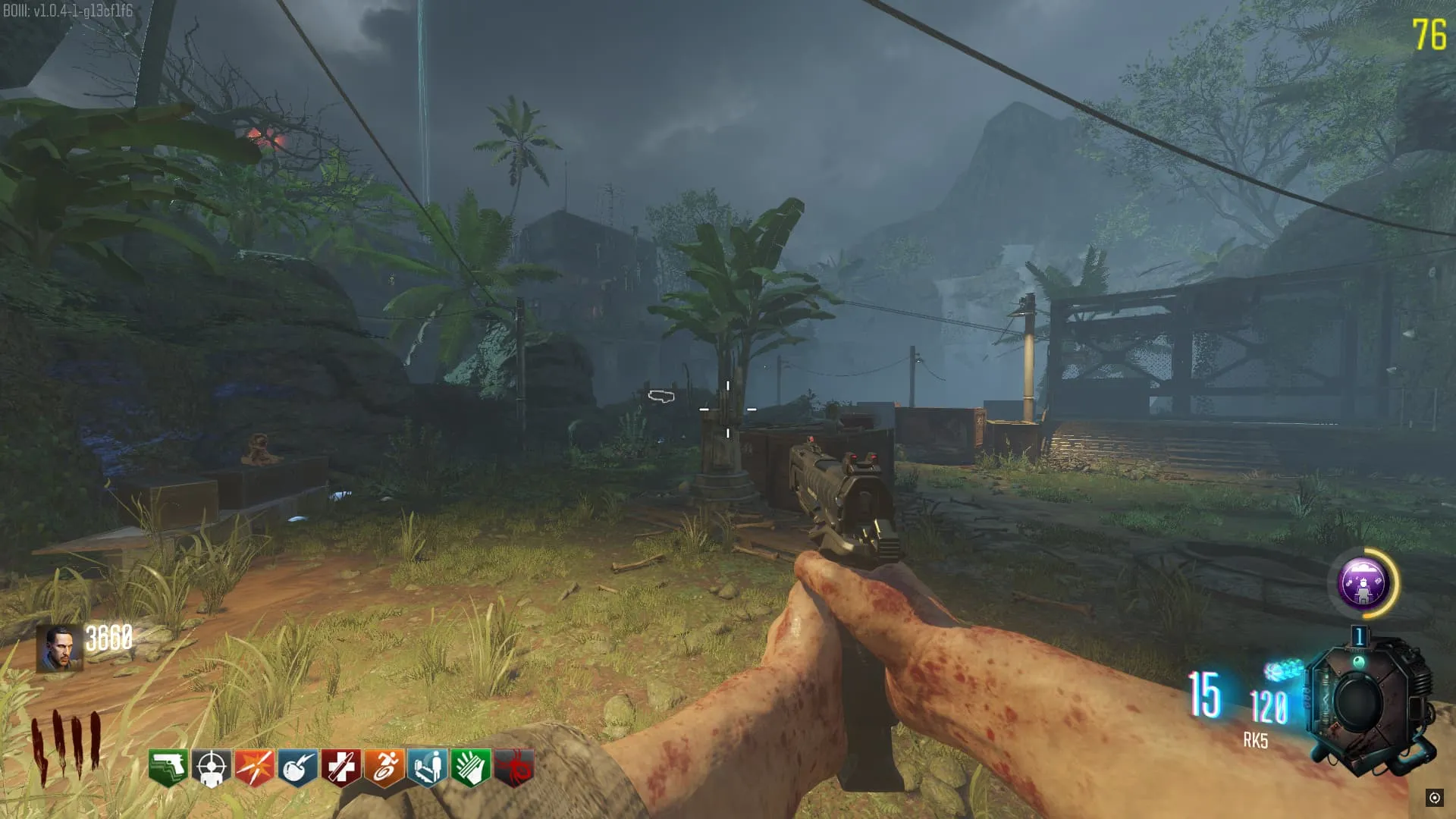The image size is (1456, 819).
Task: Select the green pistol Mule Kick perk
Action: point(168,767)
